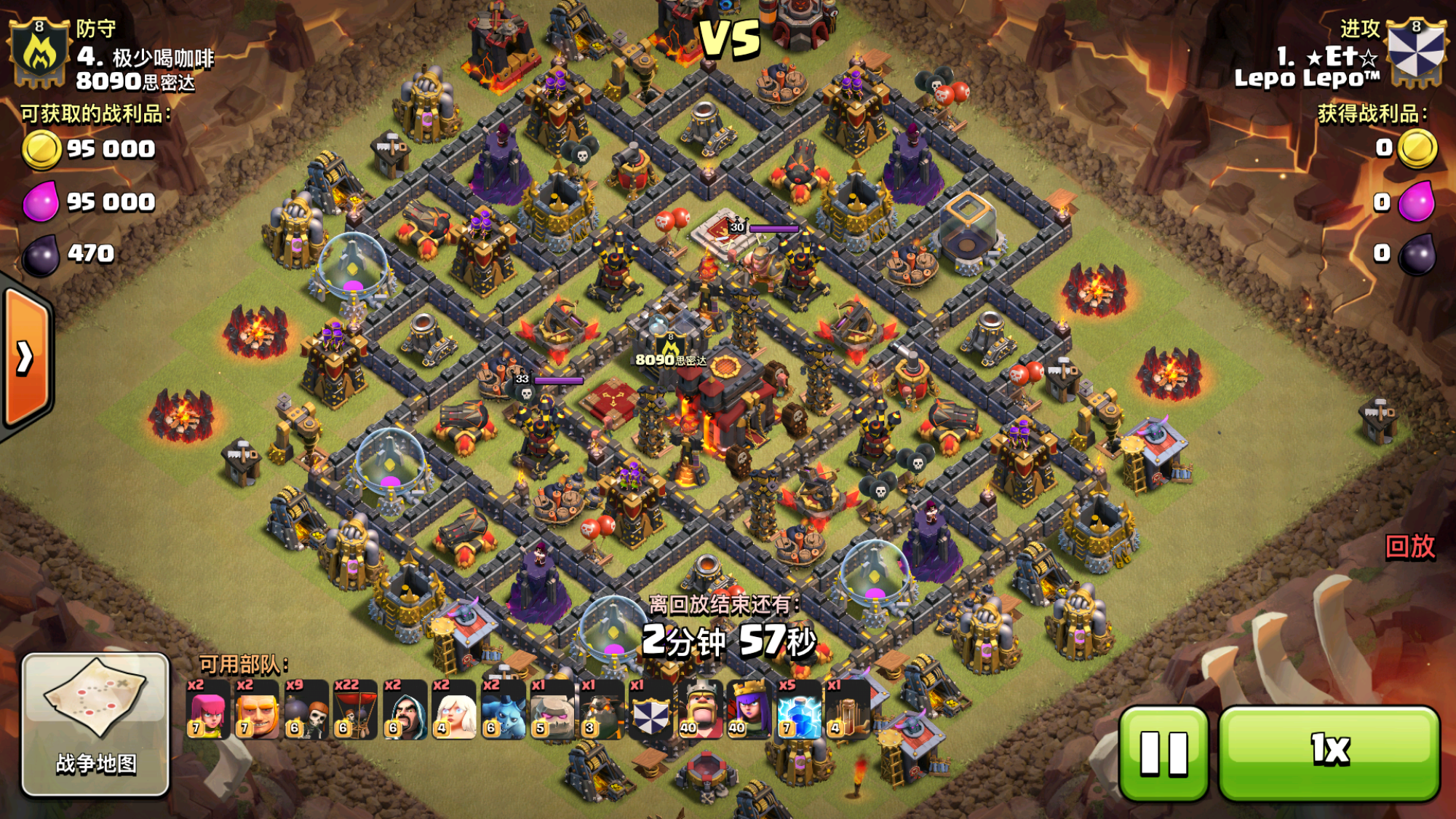Open the war map (战争地图)

click(95, 724)
